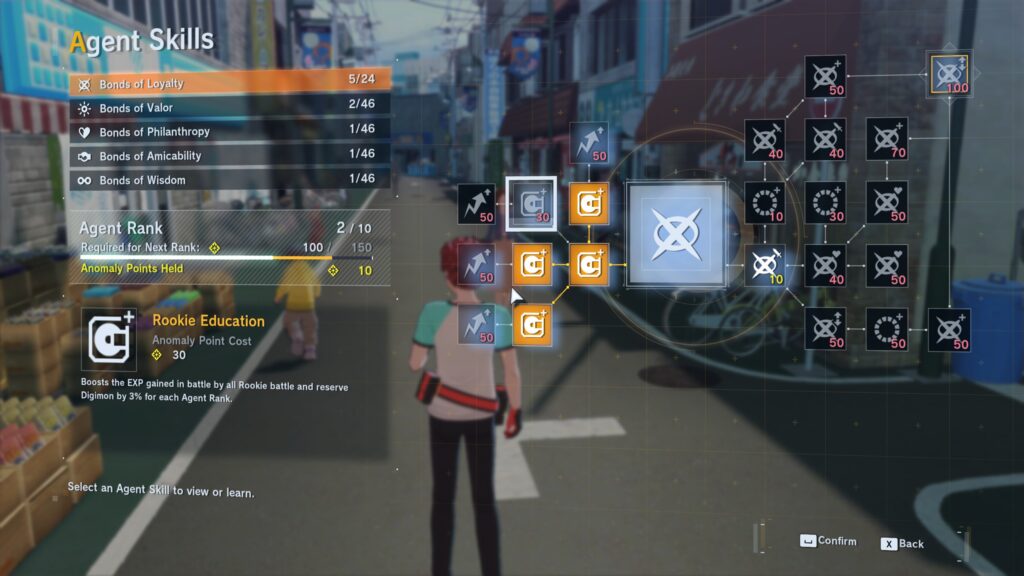Screen dimensions: 1024x576
Task: Open the Bonds of Philanthropy category
Action: 228,132
